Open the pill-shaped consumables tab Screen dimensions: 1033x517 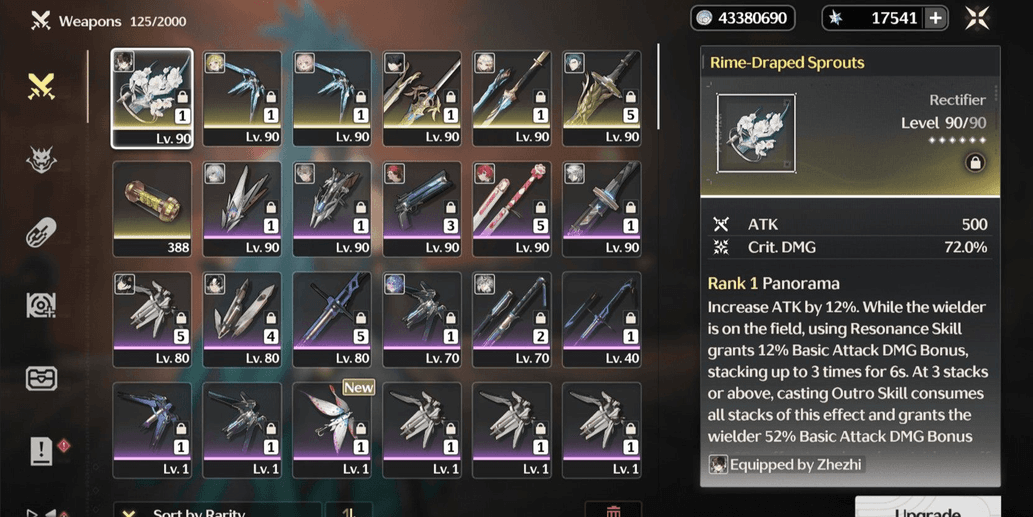(41, 232)
